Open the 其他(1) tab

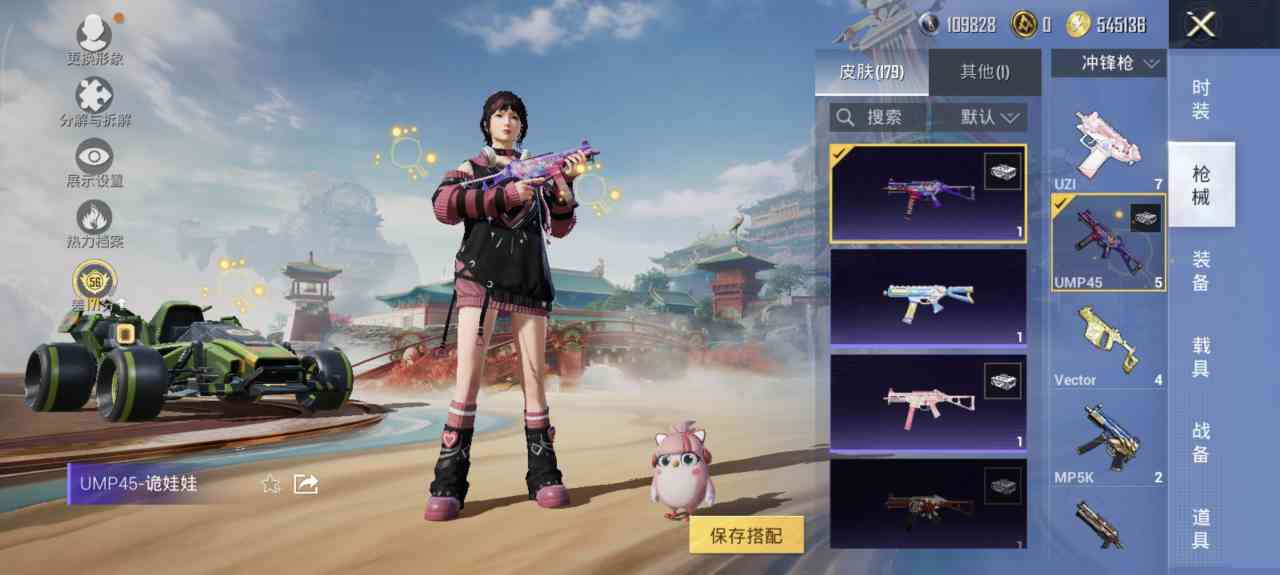[984, 72]
